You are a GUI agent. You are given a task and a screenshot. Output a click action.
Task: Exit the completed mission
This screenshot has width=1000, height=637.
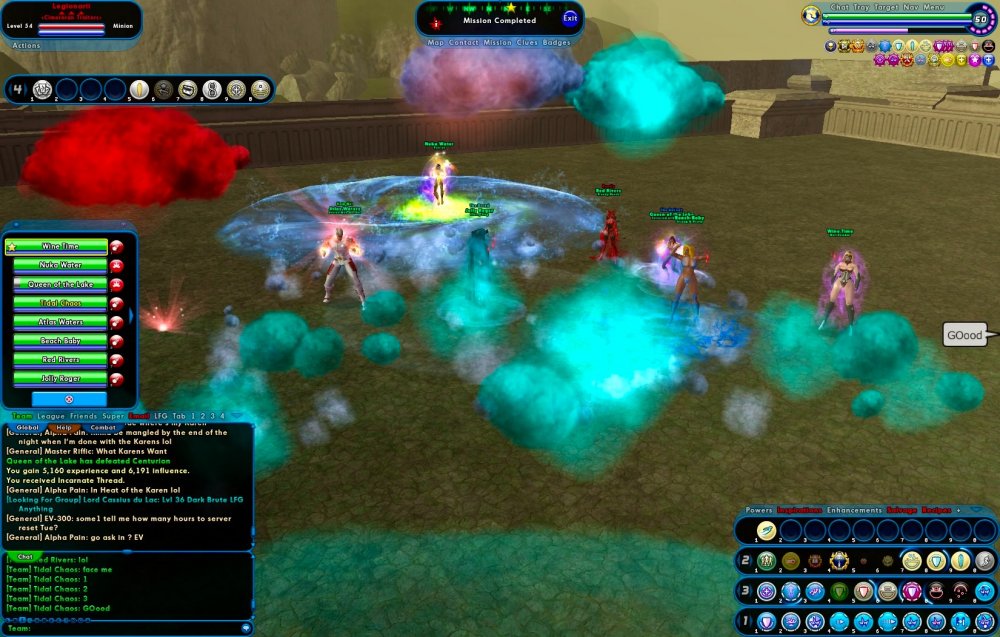pyautogui.click(x=570, y=18)
